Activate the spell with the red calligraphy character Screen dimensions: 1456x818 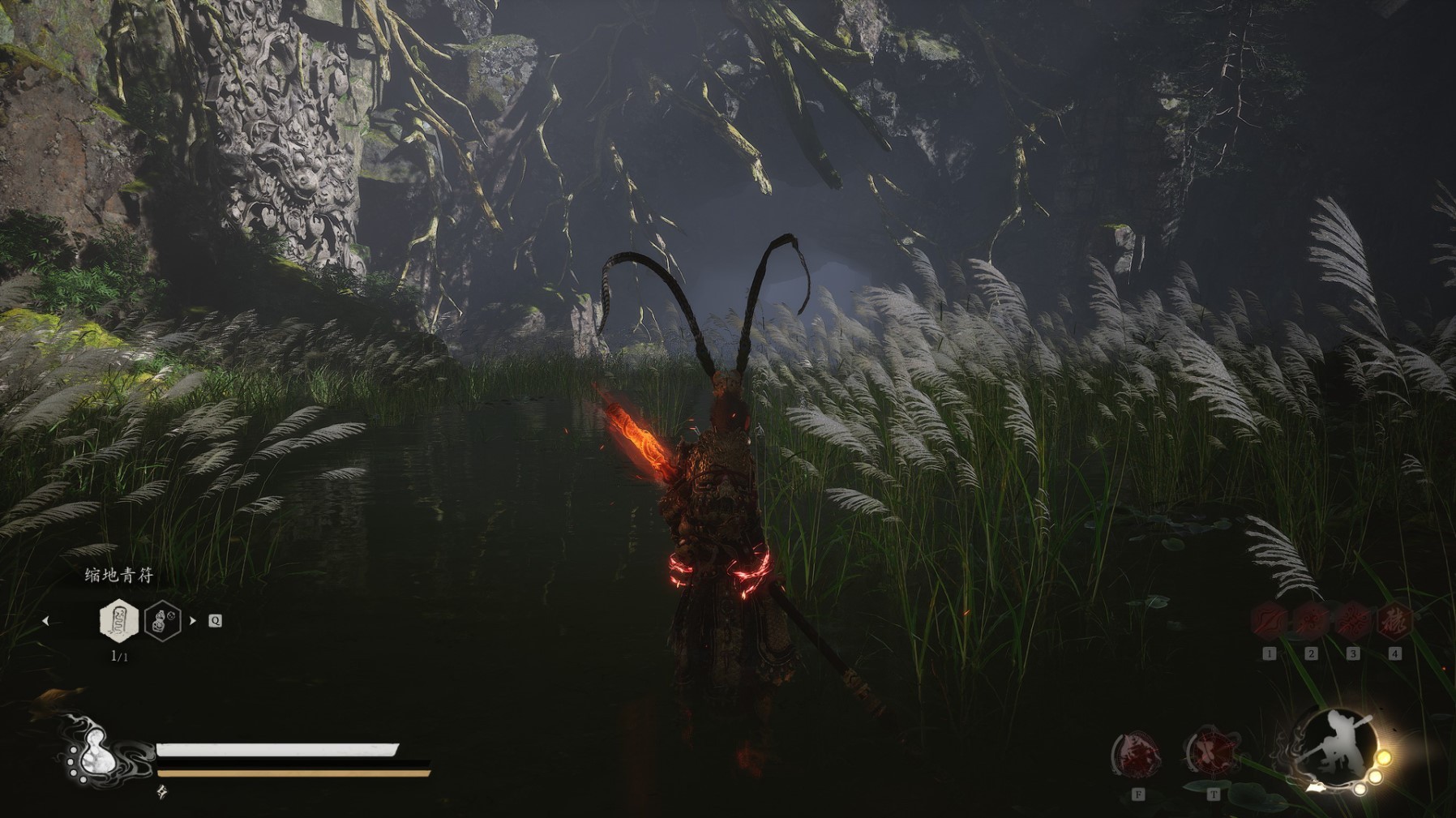coord(1394,623)
